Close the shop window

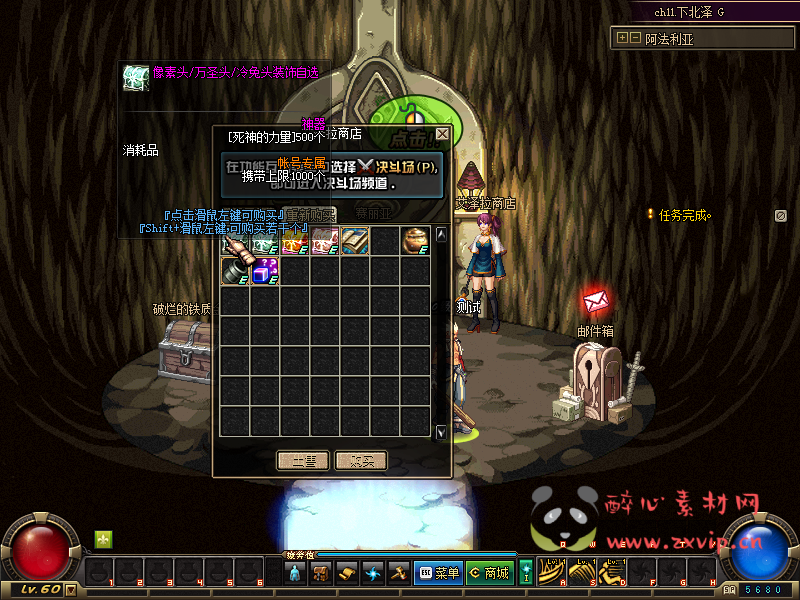pyautogui.click(x=442, y=133)
